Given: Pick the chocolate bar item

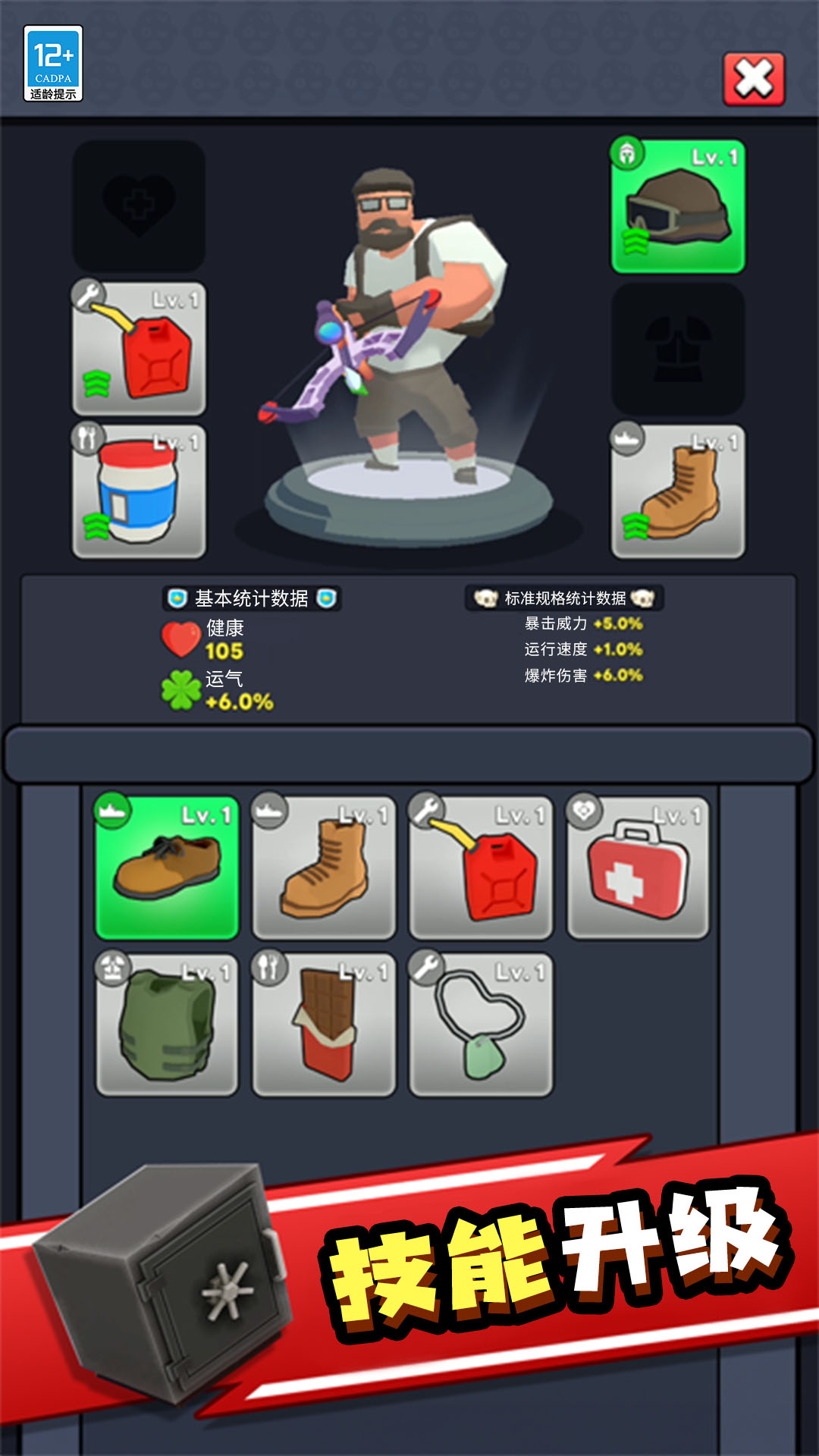Looking at the screenshot, I should 324,1025.
